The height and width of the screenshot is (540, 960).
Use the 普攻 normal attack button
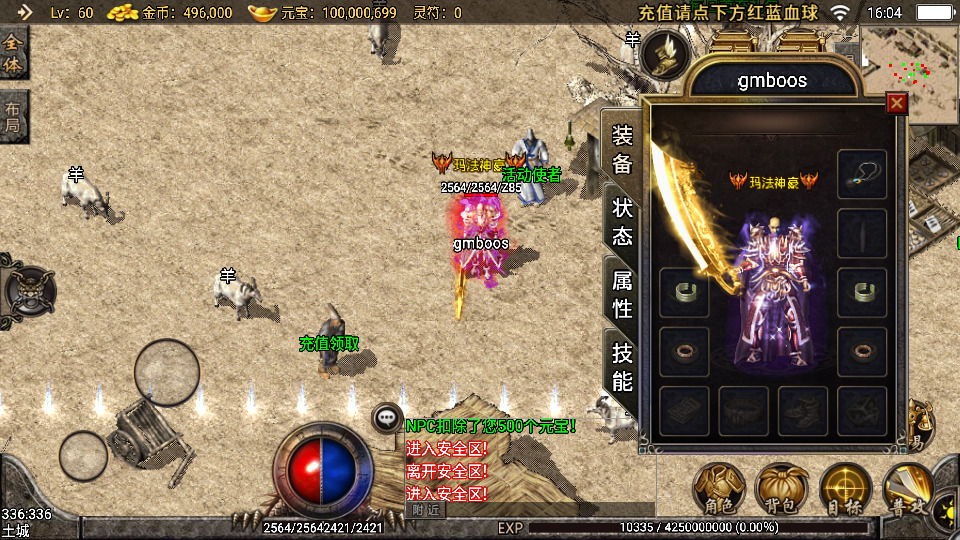(907, 490)
